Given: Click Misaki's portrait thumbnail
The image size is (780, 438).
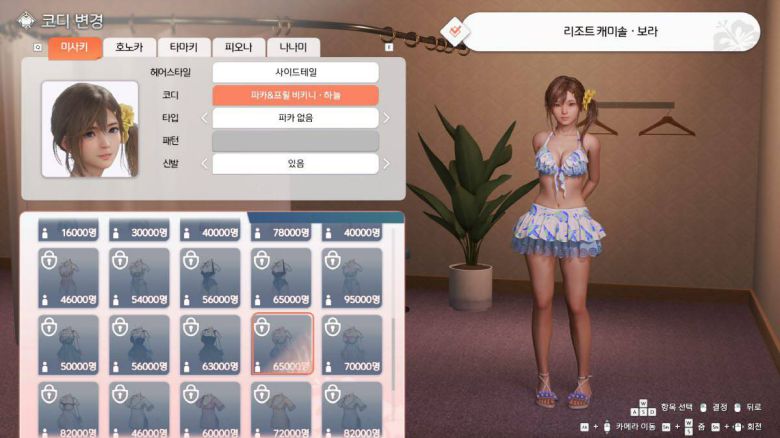Looking at the screenshot, I should [90, 129].
